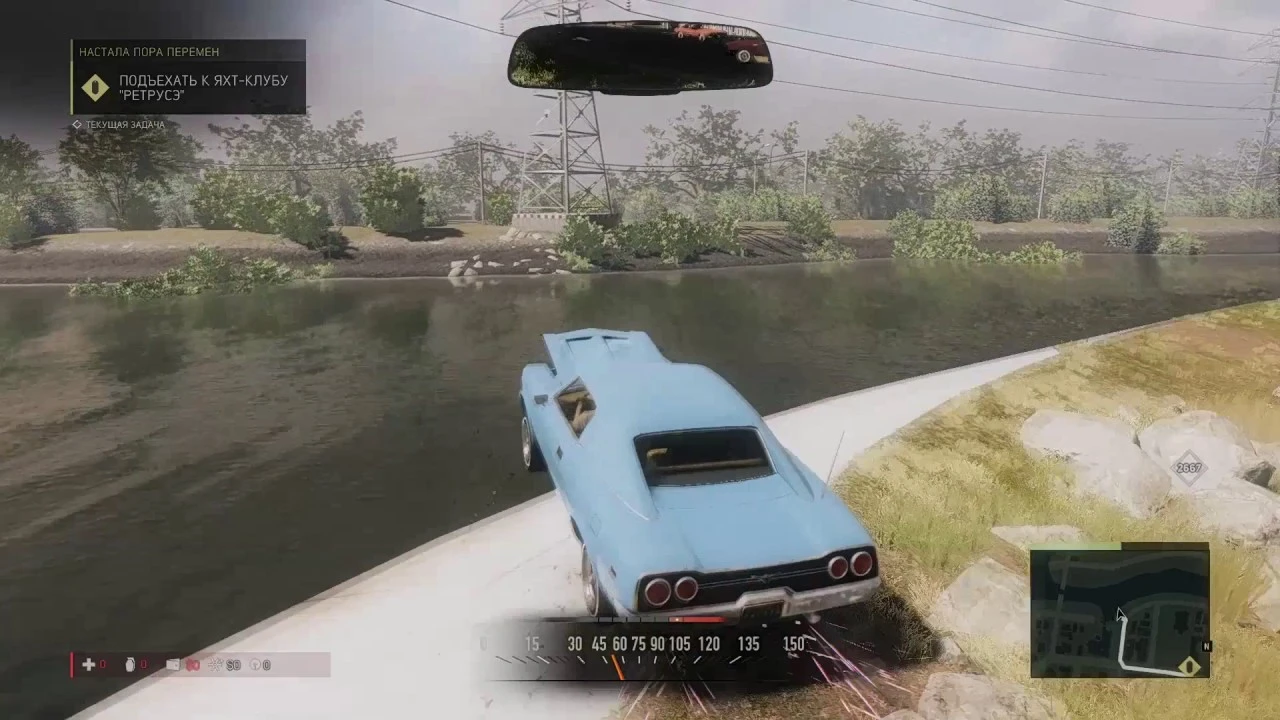Click the red ammo clip icon
The width and height of the screenshot is (1280, 720).
(x=193, y=664)
